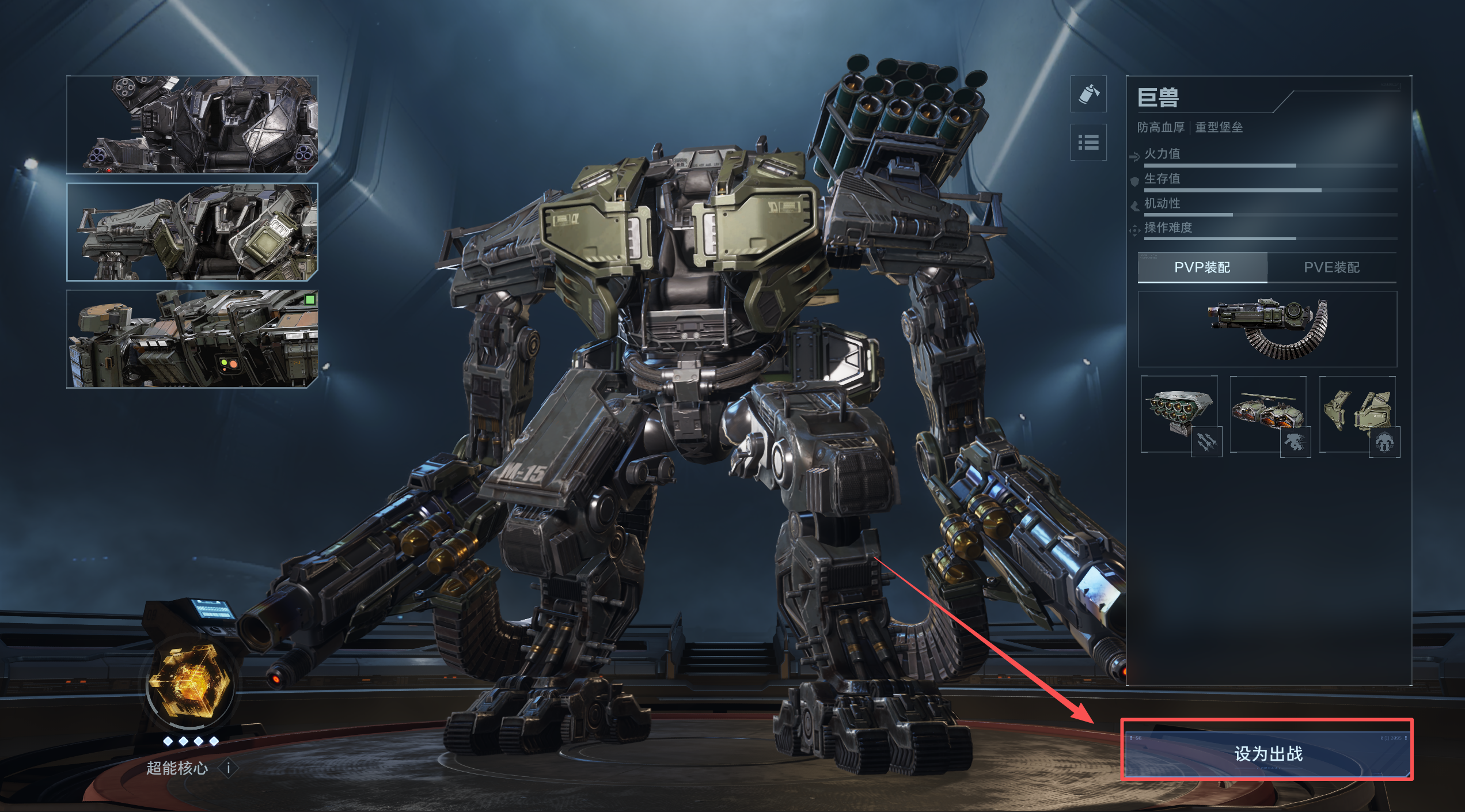Switch to the PVP装配 tab
The width and height of the screenshot is (1465, 812).
pyautogui.click(x=1202, y=267)
